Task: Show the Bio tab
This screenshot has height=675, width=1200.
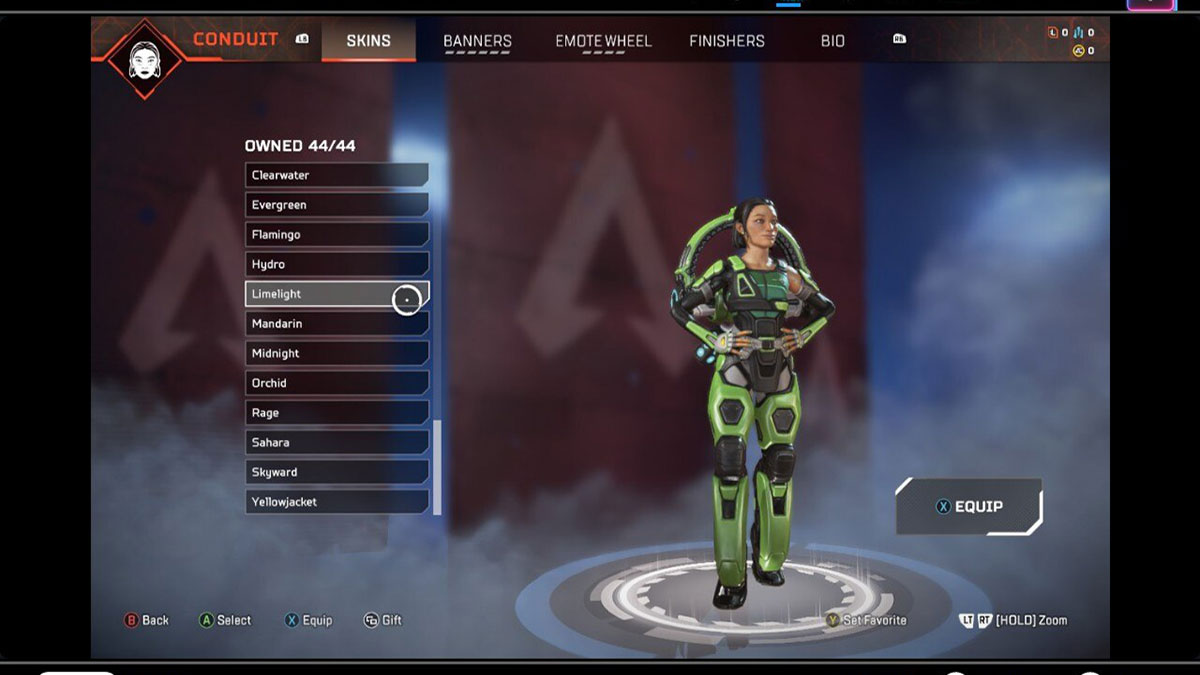Action: pyautogui.click(x=833, y=41)
